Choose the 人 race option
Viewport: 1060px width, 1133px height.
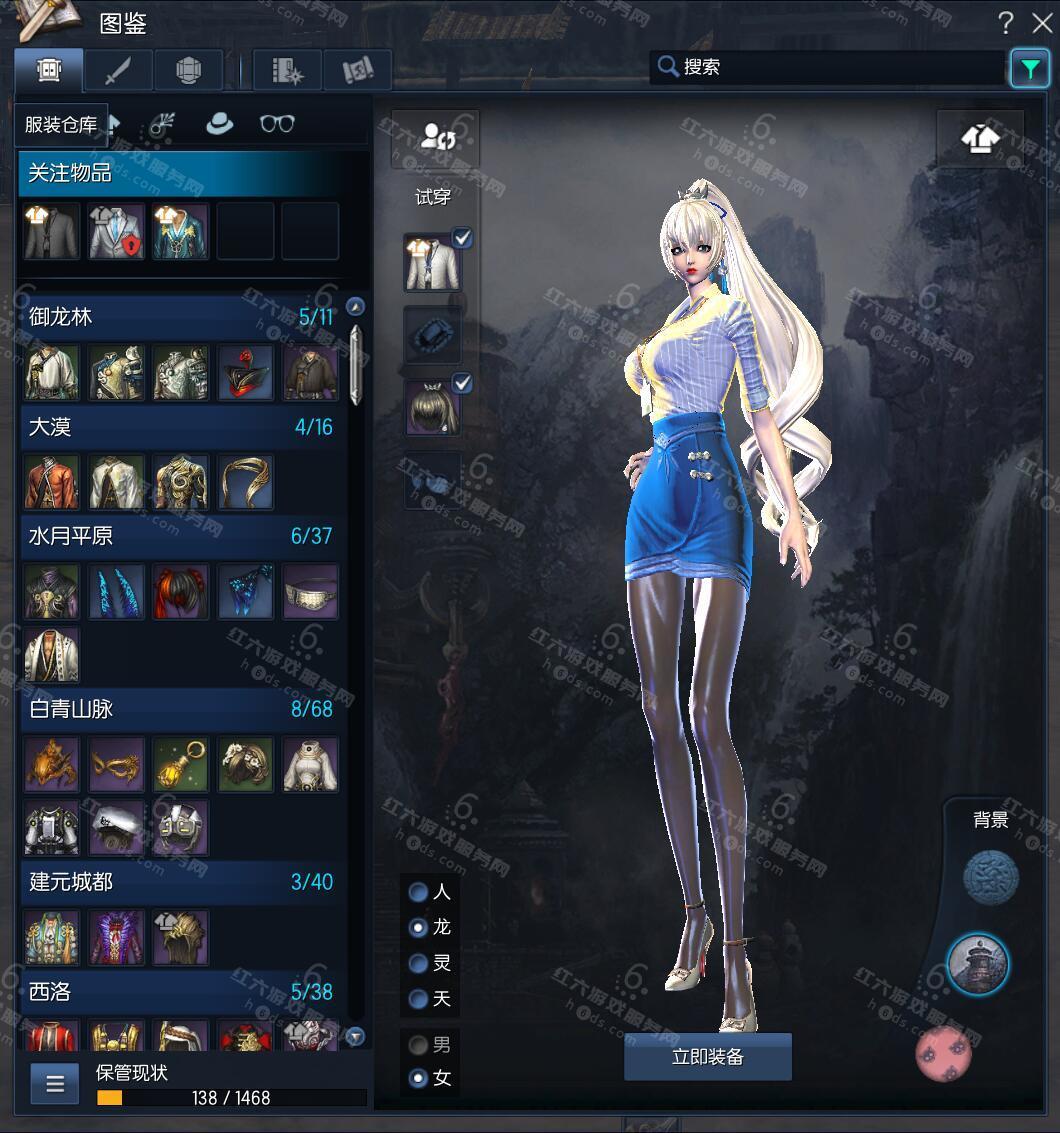pyautogui.click(x=419, y=892)
